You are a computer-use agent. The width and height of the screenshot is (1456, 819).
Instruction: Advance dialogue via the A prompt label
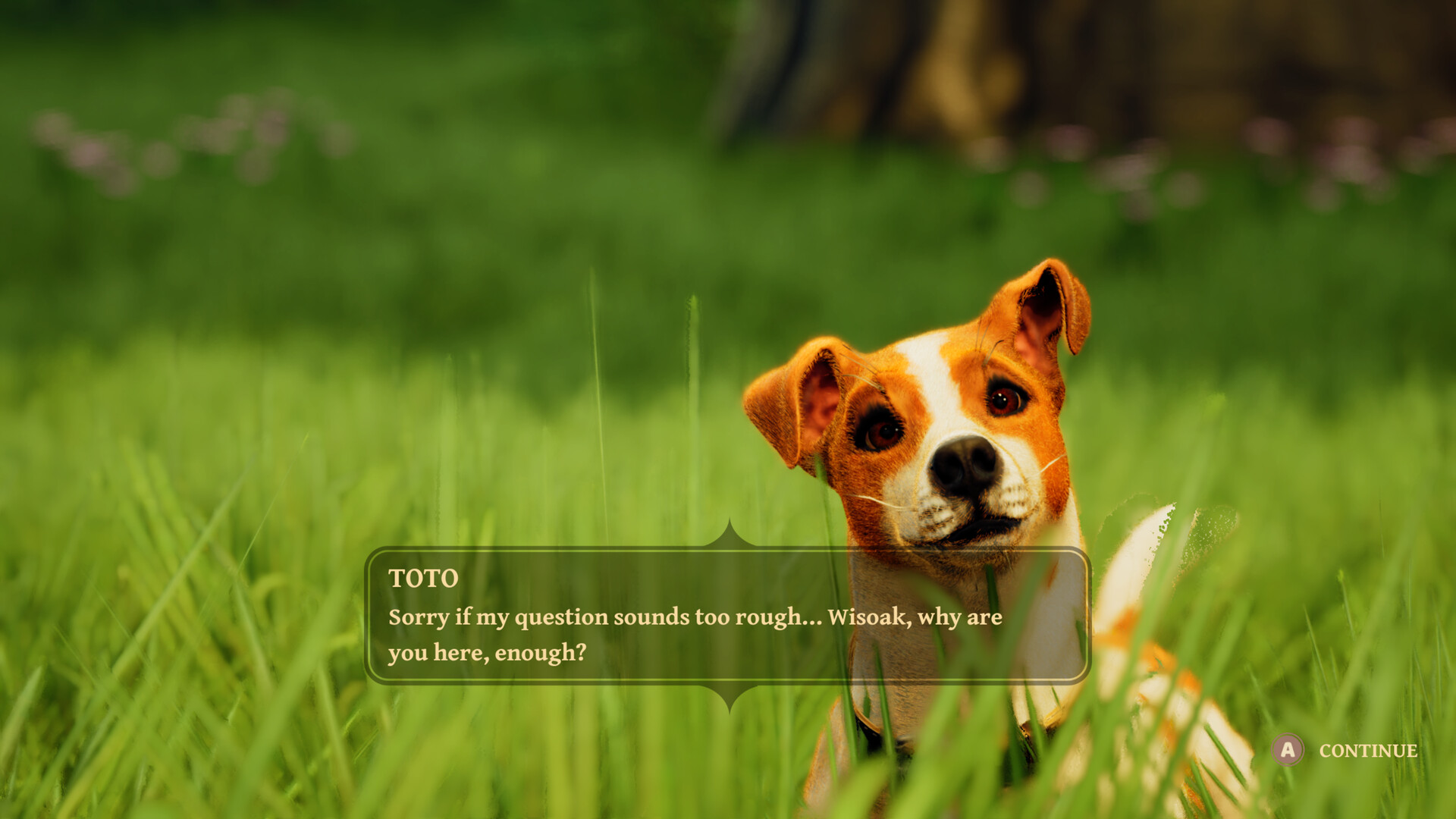click(1367, 752)
